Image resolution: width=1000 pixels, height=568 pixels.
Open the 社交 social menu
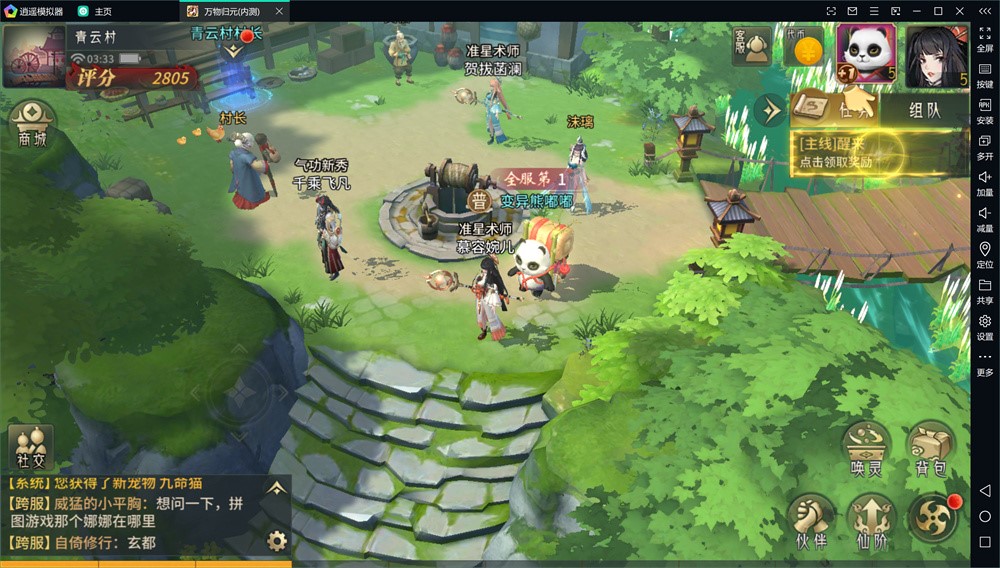point(31,446)
